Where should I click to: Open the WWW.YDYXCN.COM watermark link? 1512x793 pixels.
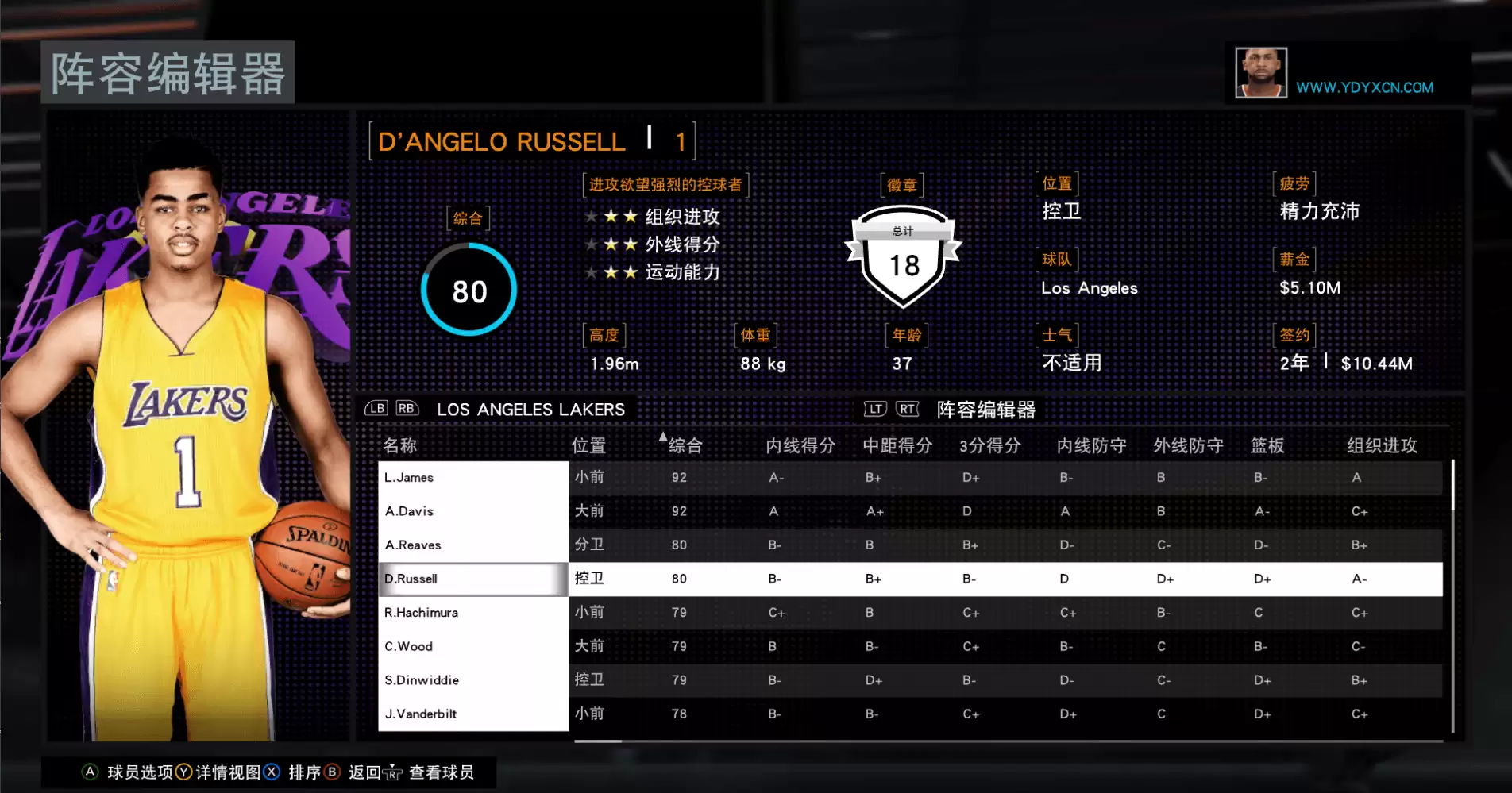tap(1364, 87)
